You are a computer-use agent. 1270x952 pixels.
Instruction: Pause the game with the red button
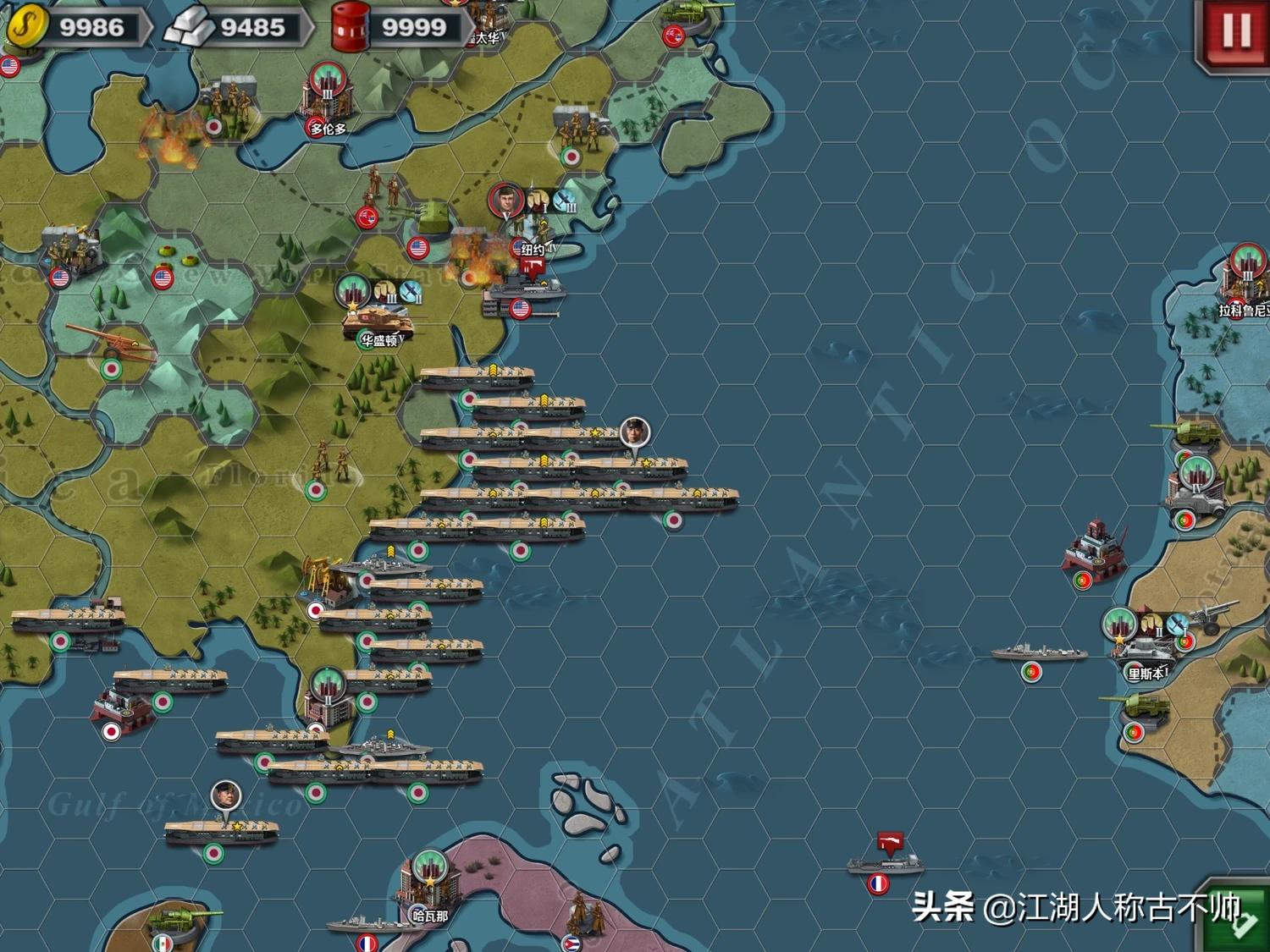(1234, 32)
